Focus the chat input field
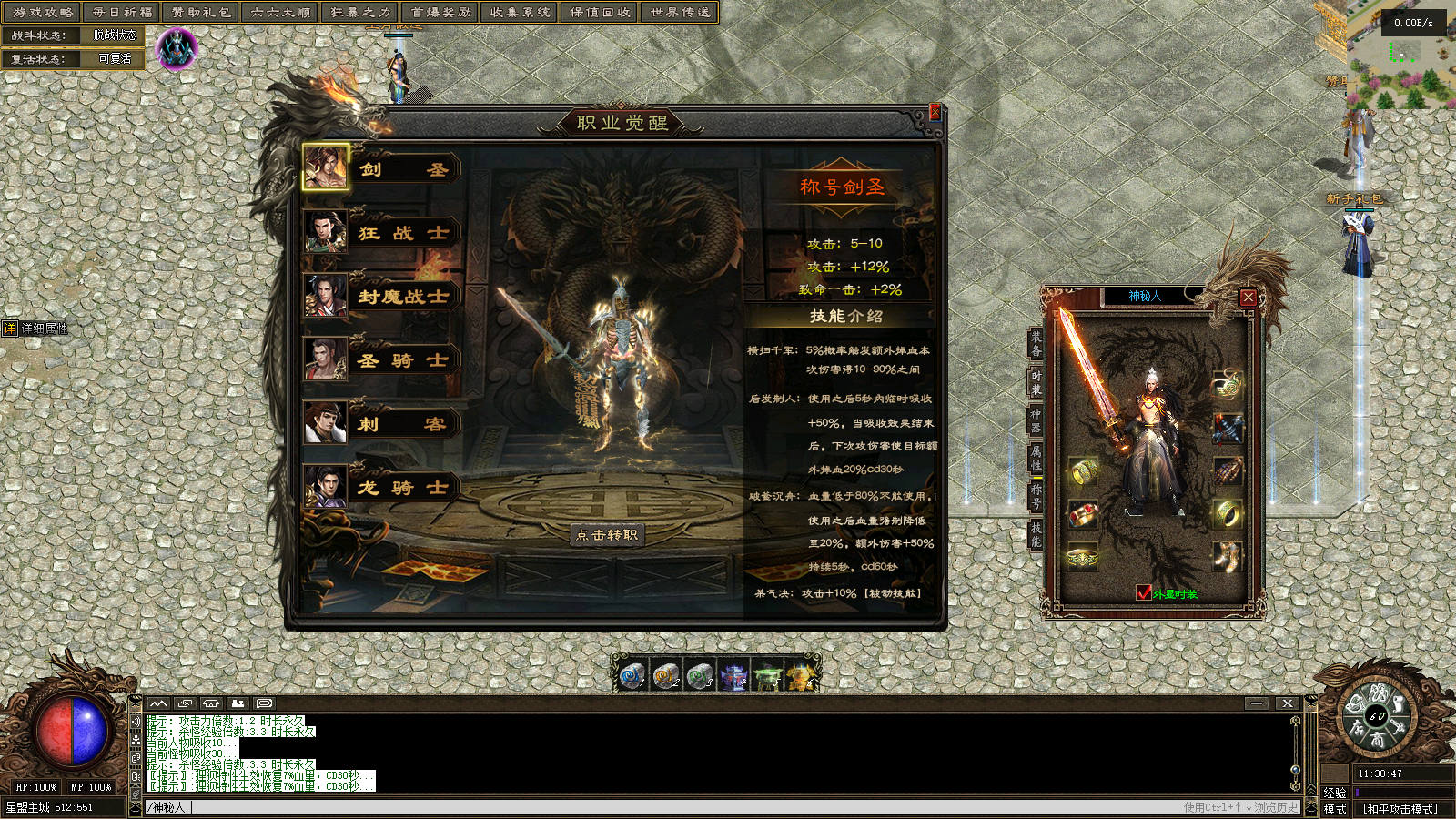 [x=637, y=807]
